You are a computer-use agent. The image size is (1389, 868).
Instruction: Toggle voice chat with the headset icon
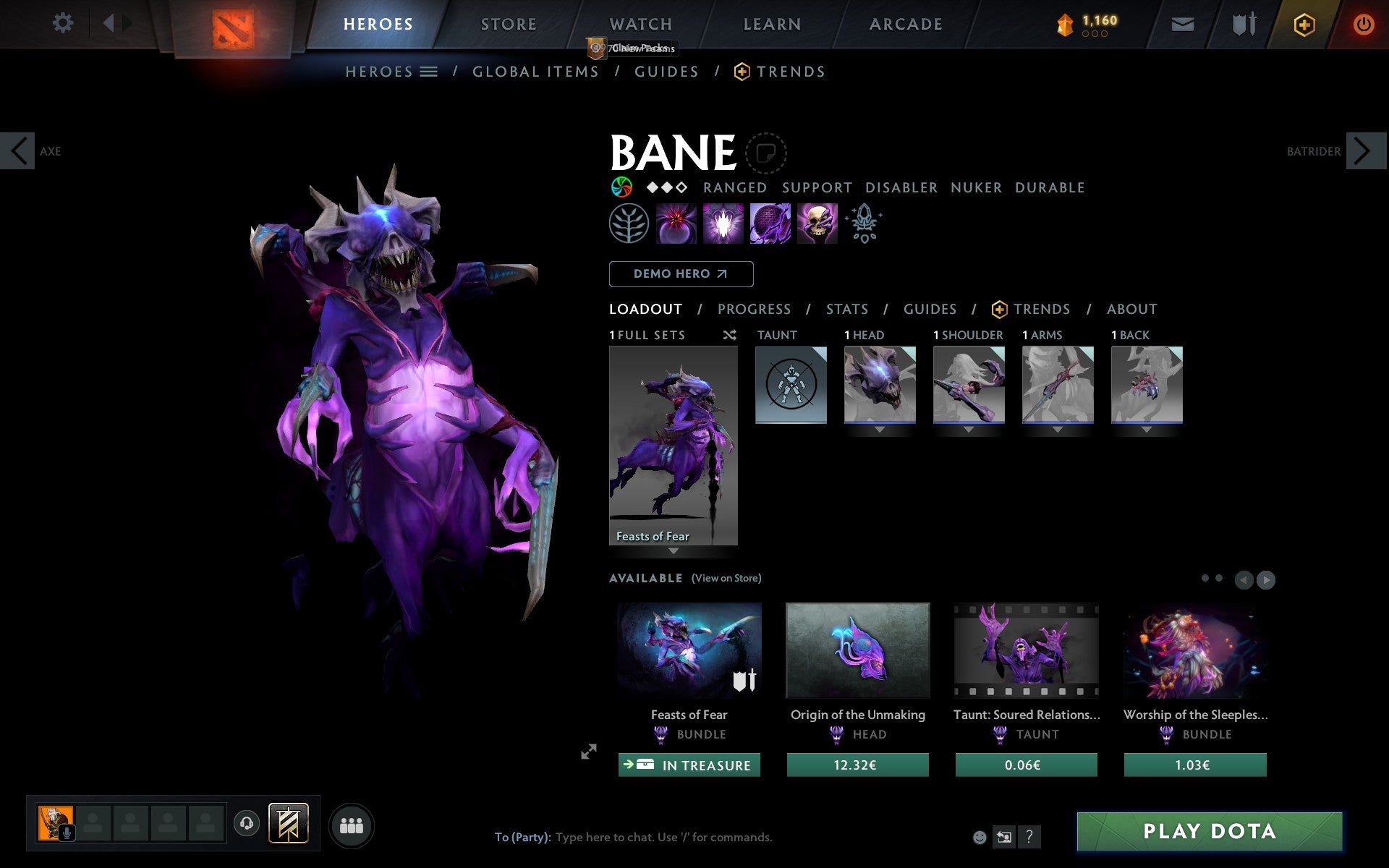coord(246,823)
